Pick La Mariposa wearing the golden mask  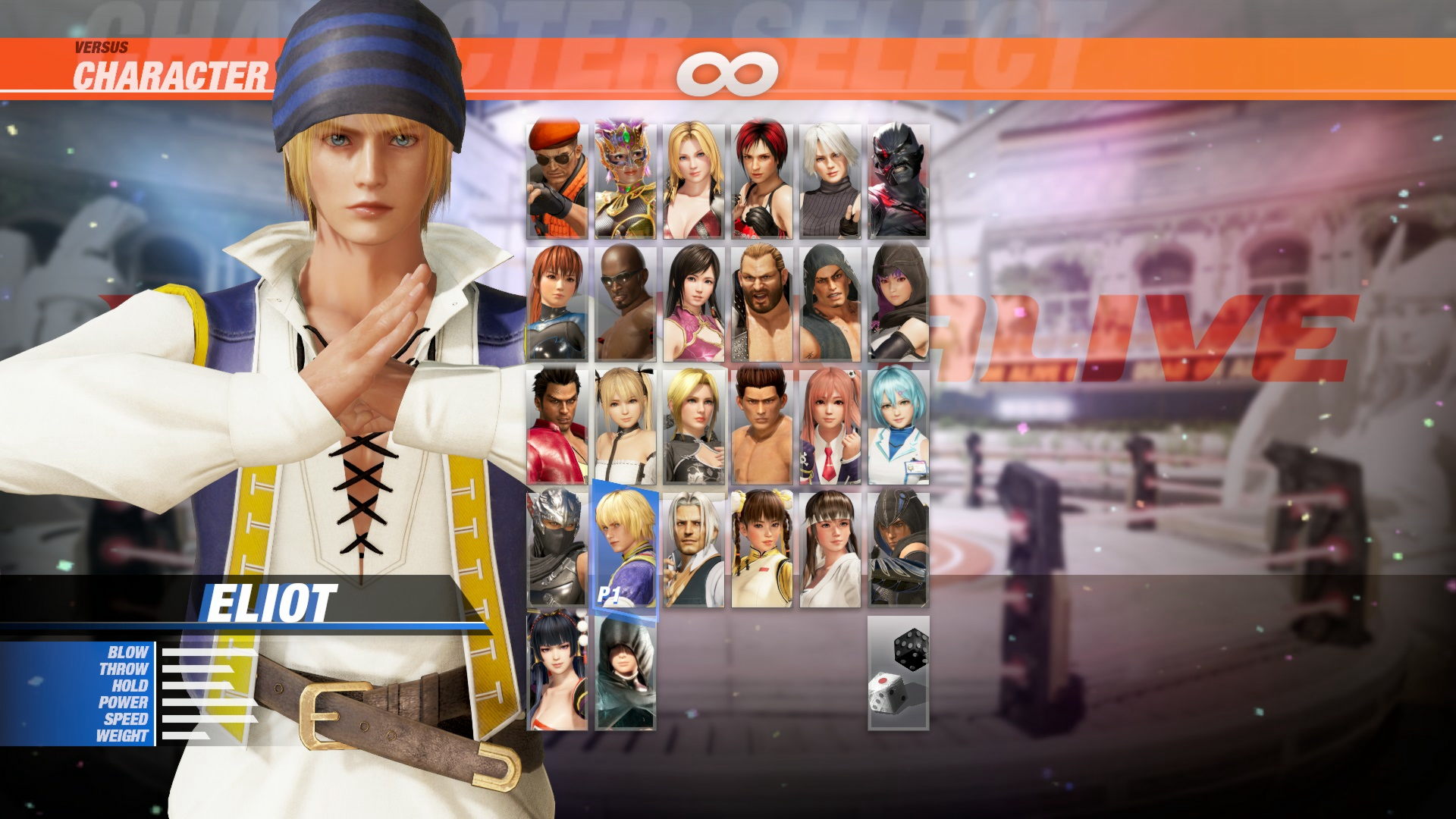pos(622,182)
